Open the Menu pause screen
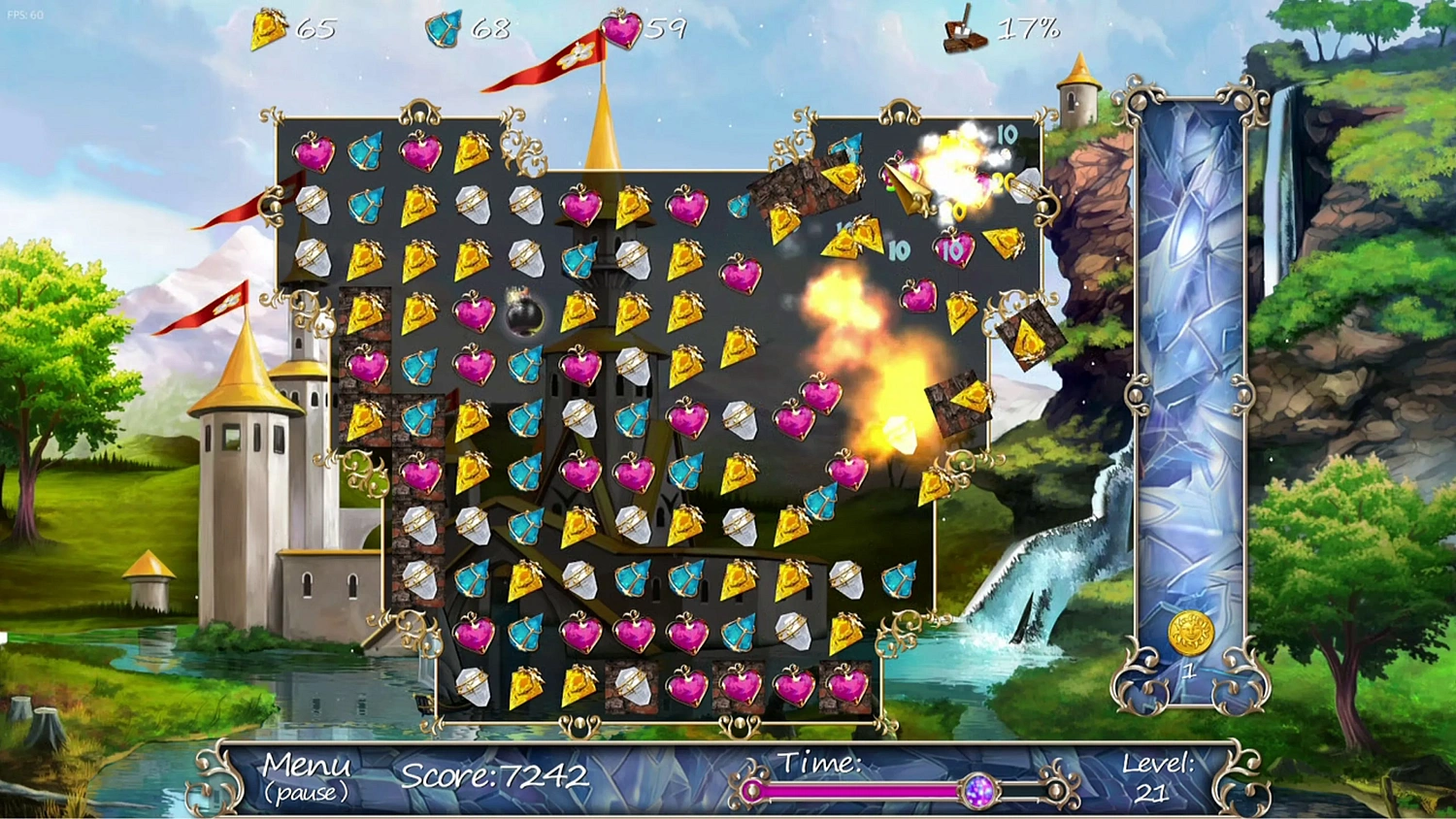Viewport: 1456px width, 819px height. coord(306,776)
